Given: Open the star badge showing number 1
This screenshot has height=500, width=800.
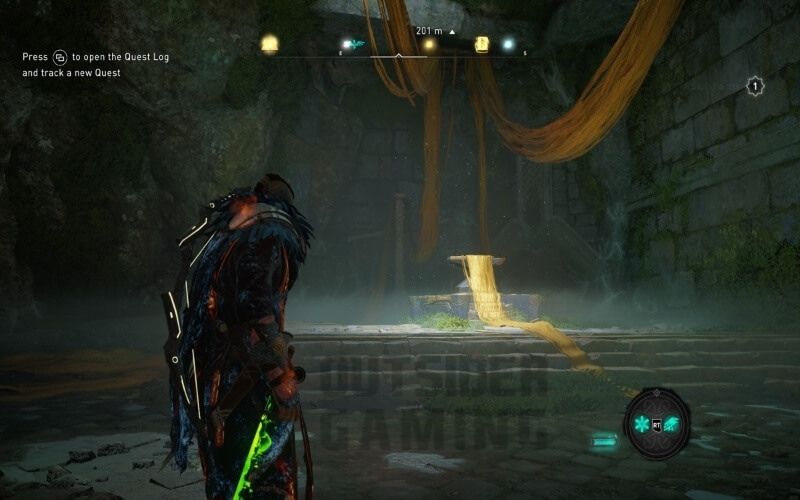Looking at the screenshot, I should click(x=755, y=87).
